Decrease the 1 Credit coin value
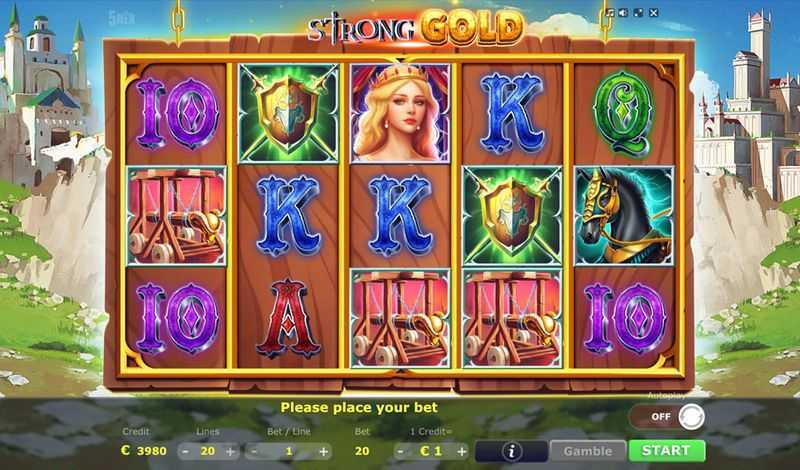The image size is (800, 470). coord(400,451)
